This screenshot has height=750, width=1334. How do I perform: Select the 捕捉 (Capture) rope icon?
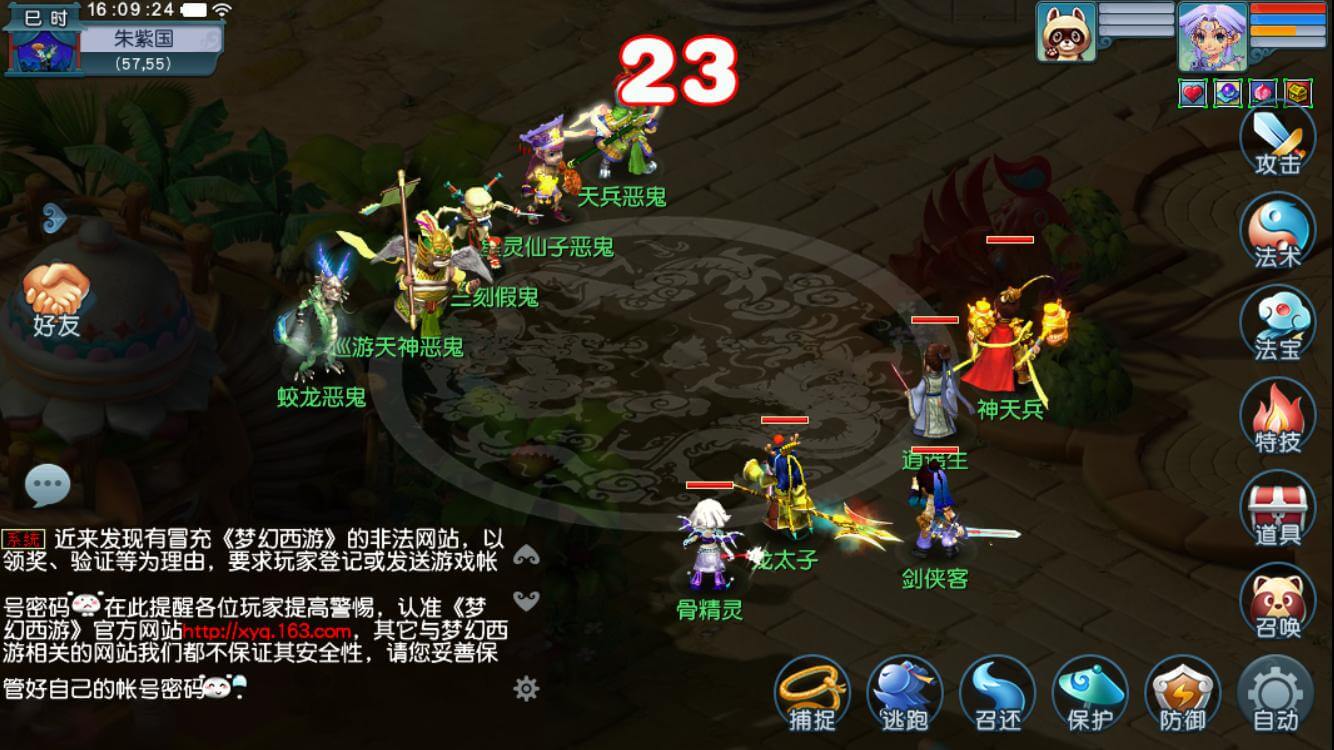815,690
